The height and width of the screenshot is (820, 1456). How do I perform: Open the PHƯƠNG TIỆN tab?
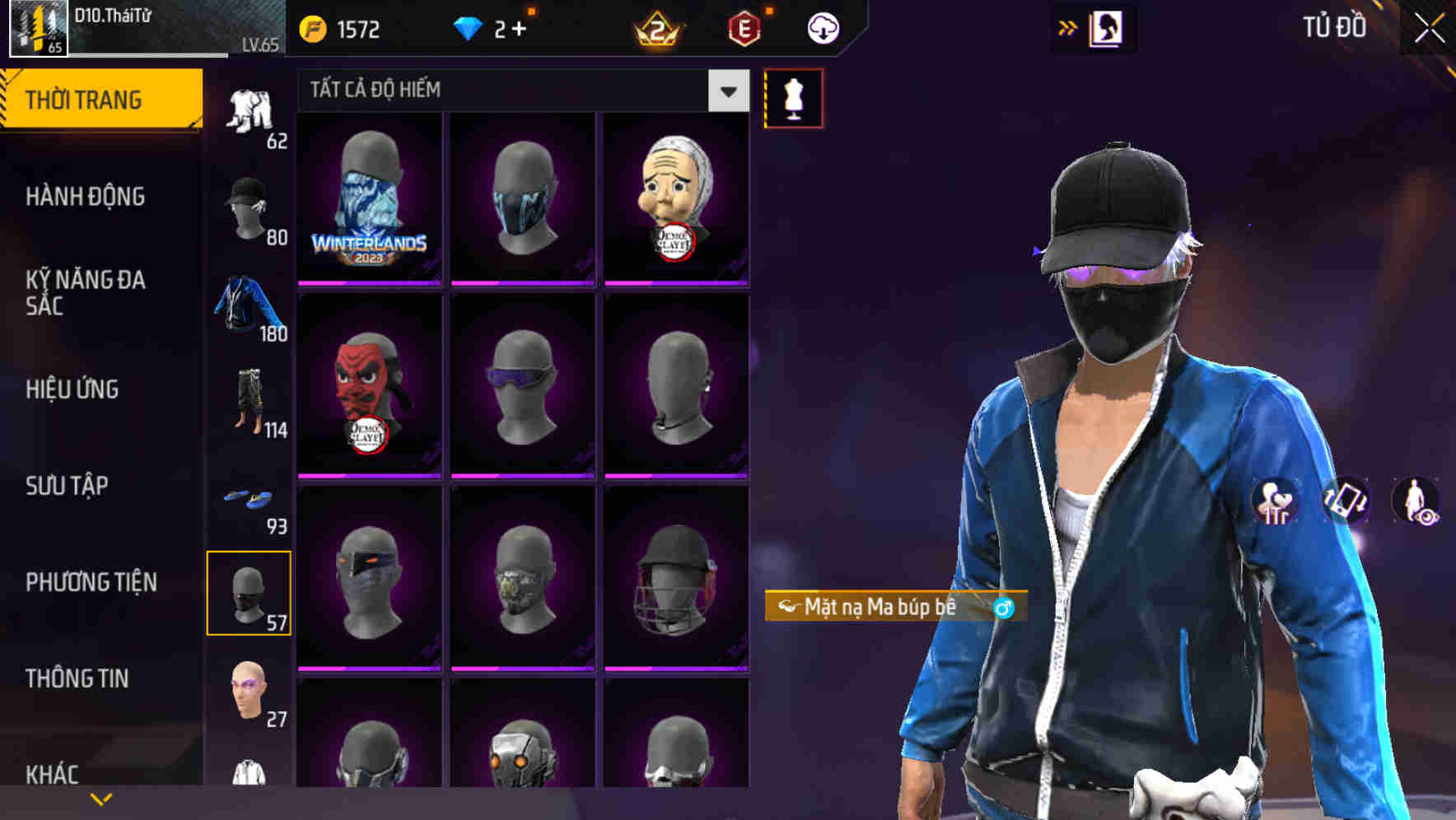pos(89,581)
